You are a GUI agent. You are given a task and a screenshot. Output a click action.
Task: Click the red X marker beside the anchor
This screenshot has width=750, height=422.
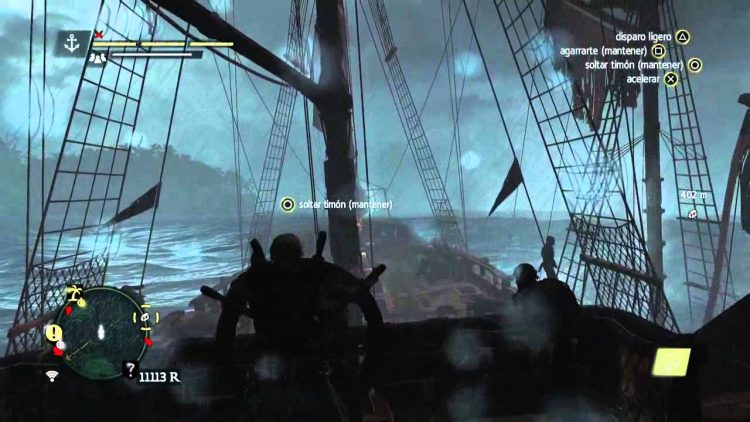point(98,35)
